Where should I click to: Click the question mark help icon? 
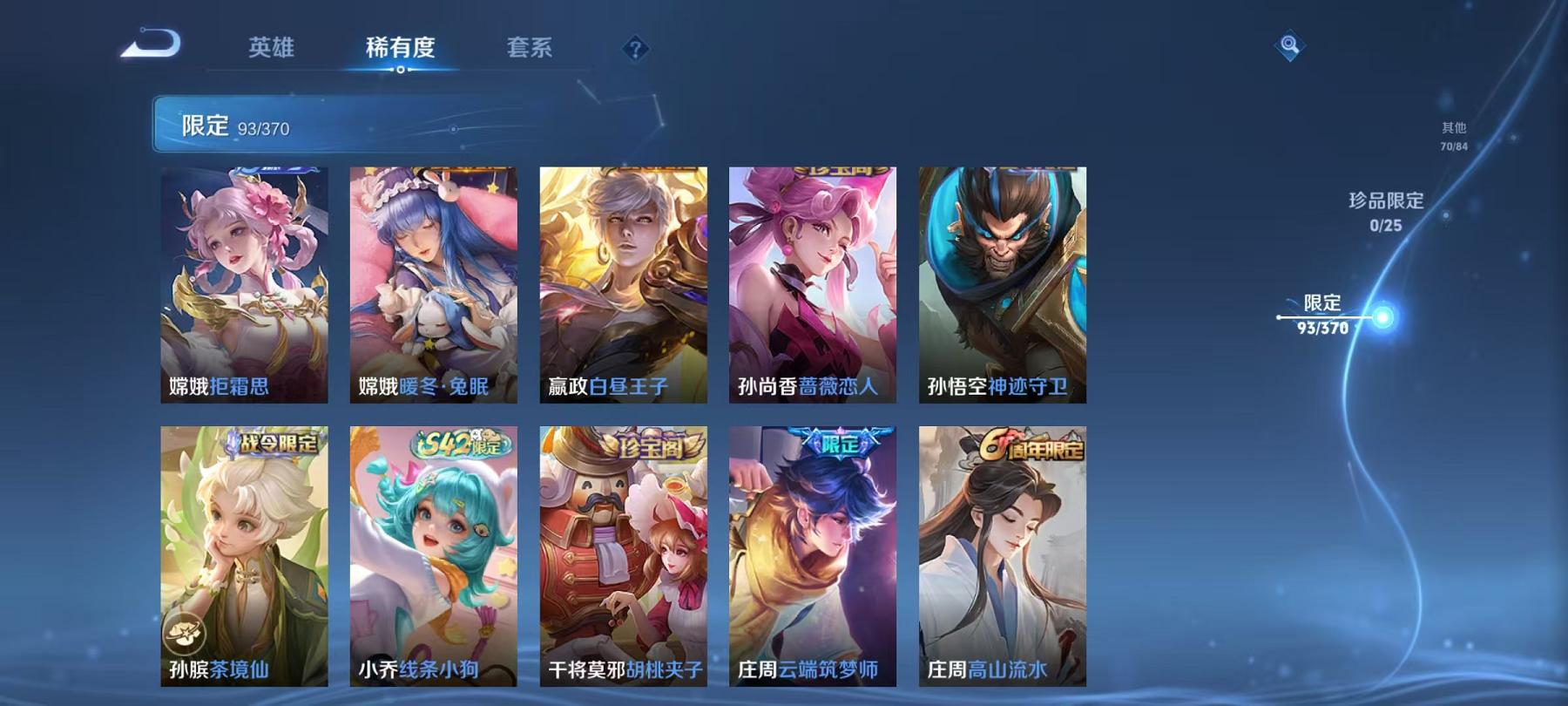635,49
